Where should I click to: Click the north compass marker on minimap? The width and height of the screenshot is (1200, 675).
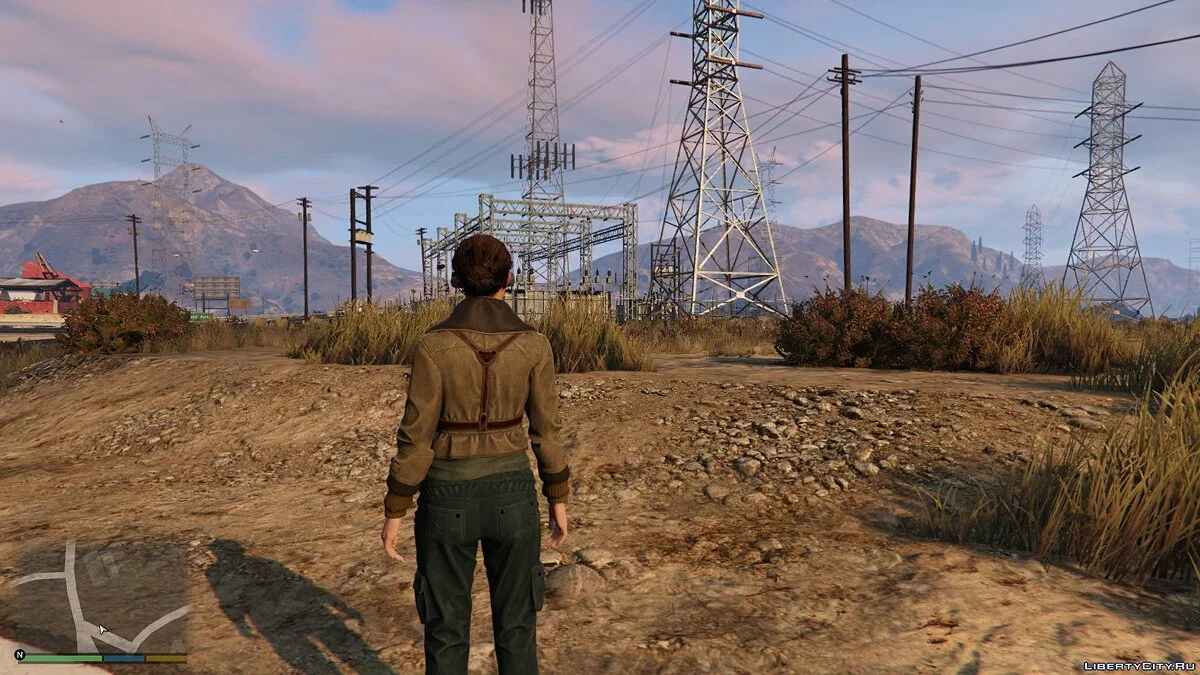click(x=20, y=655)
